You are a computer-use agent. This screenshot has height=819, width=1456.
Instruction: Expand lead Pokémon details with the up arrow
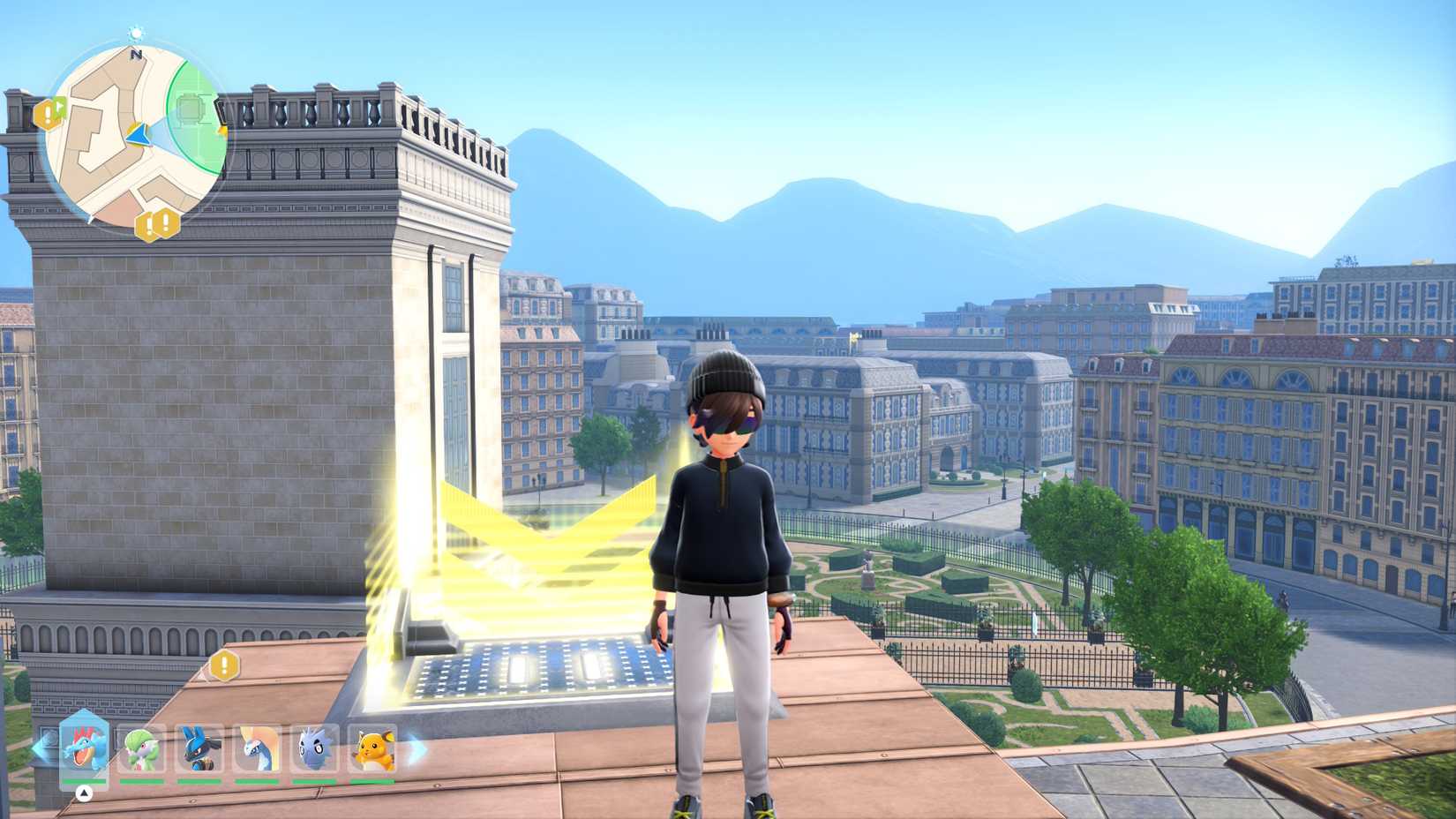point(85,793)
